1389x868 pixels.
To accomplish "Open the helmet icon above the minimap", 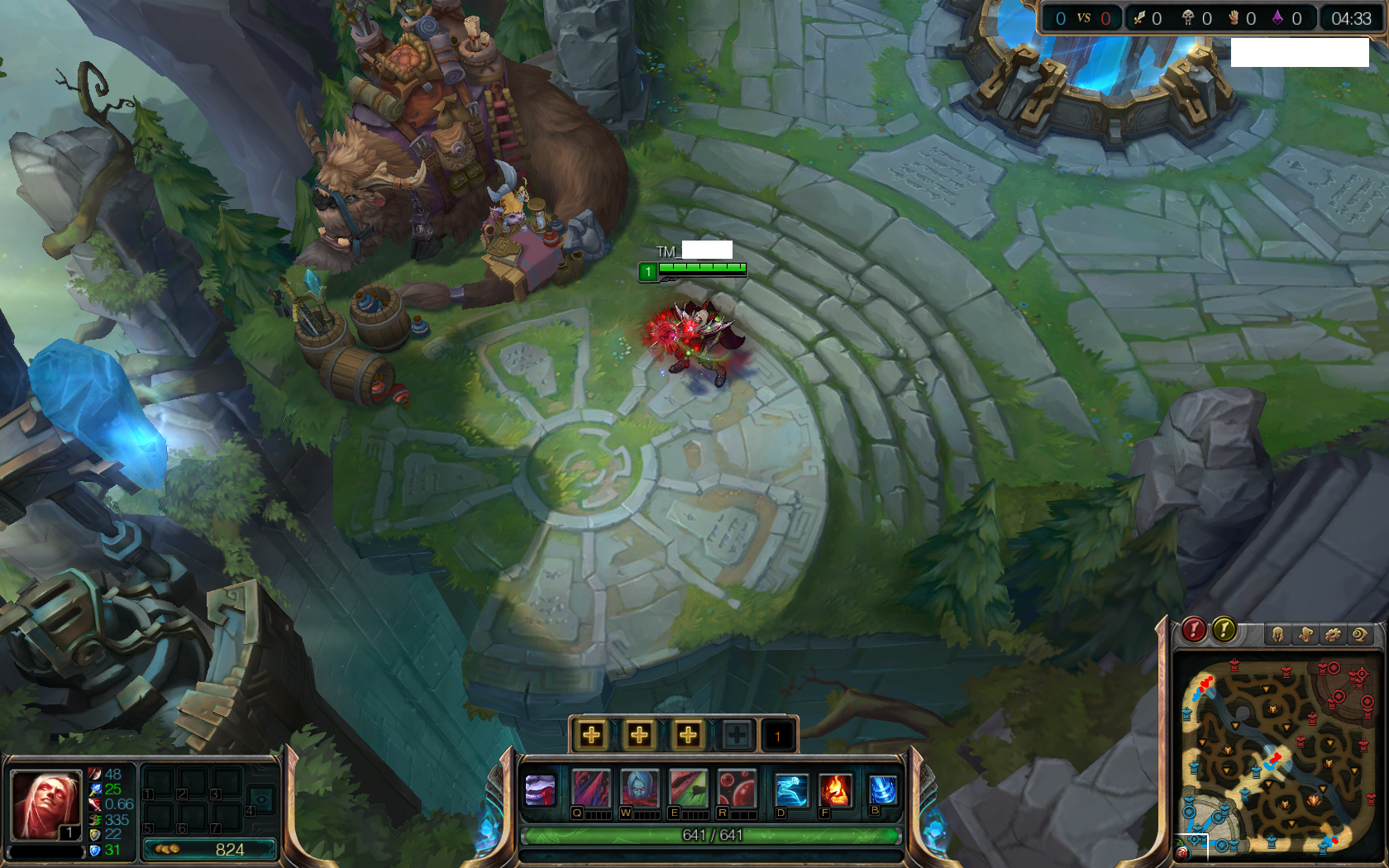I will click(1278, 635).
